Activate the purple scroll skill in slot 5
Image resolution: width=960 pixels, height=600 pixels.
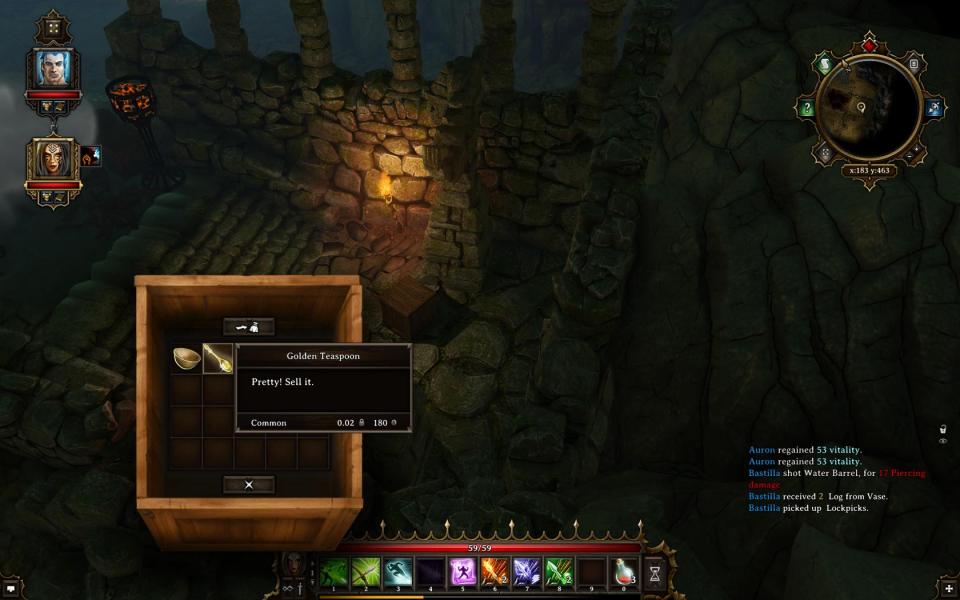pyautogui.click(x=462, y=573)
